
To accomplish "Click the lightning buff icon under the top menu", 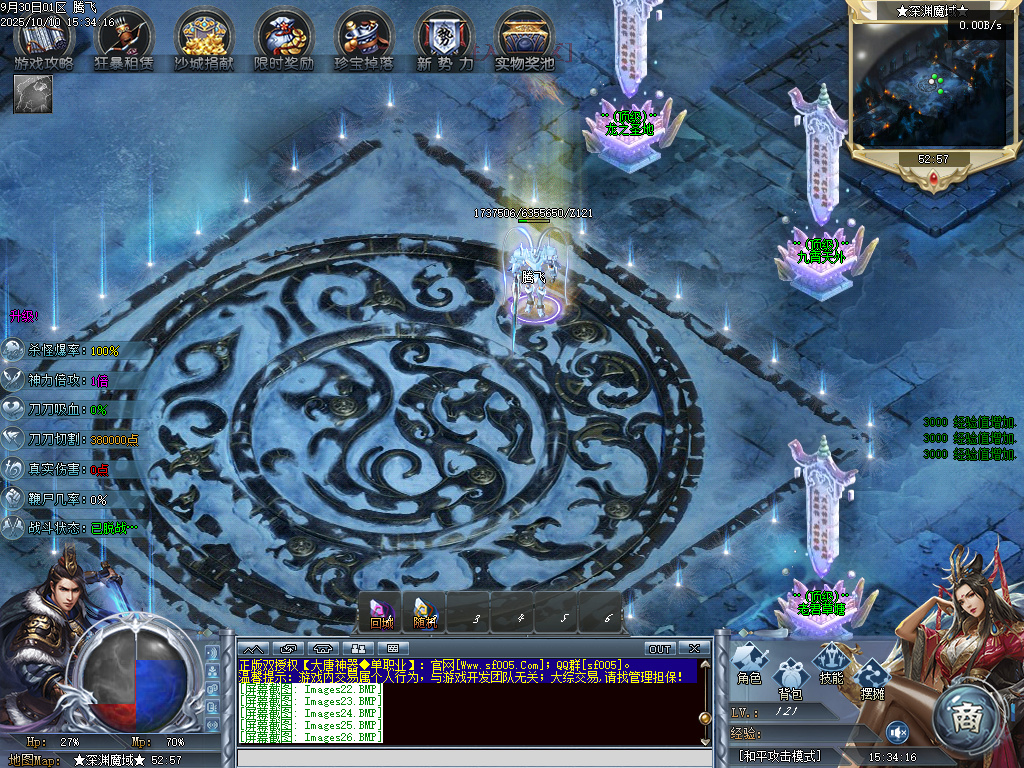I will [33, 94].
